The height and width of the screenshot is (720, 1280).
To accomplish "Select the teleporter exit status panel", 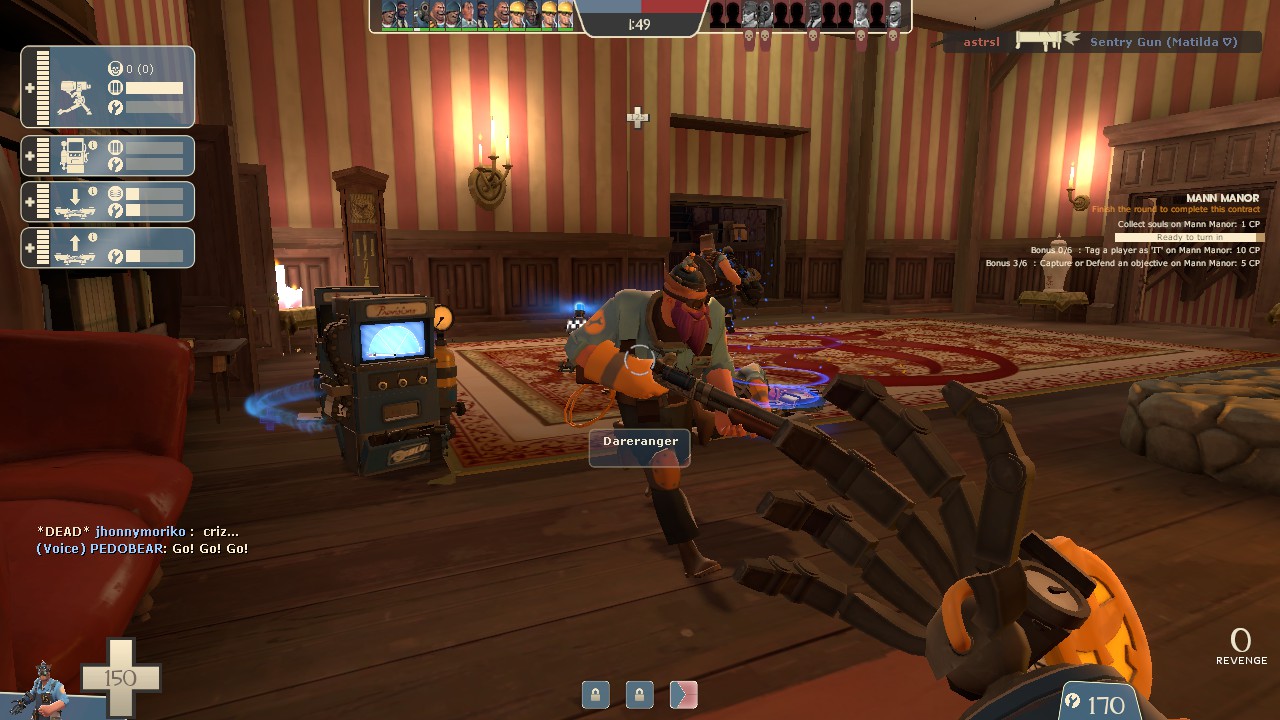I will tap(108, 248).
